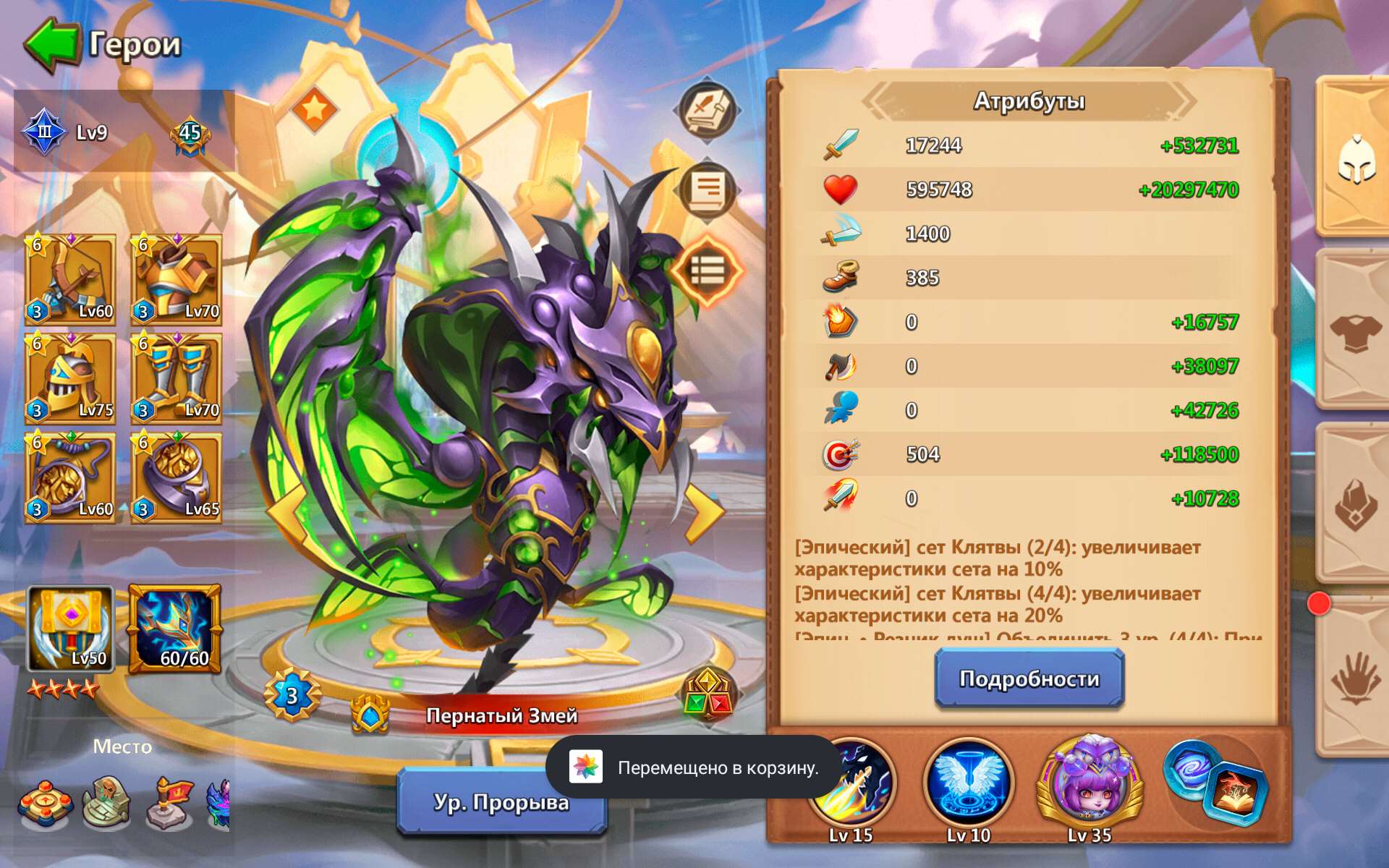
Task: Open the colored runes gem icon
Action: (710, 694)
